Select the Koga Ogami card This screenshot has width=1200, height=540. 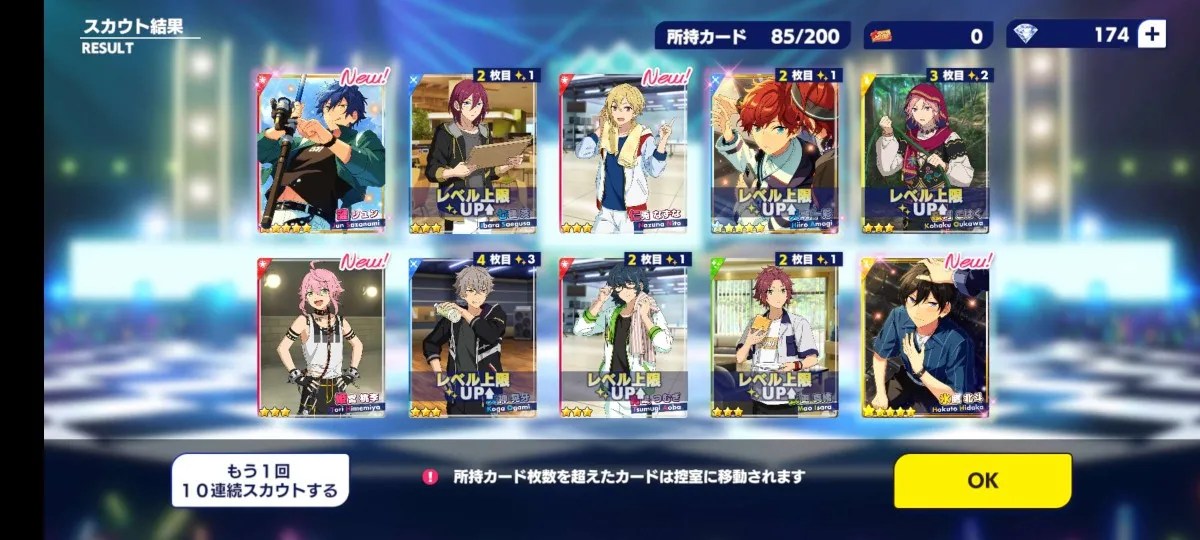[x=473, y=336]
